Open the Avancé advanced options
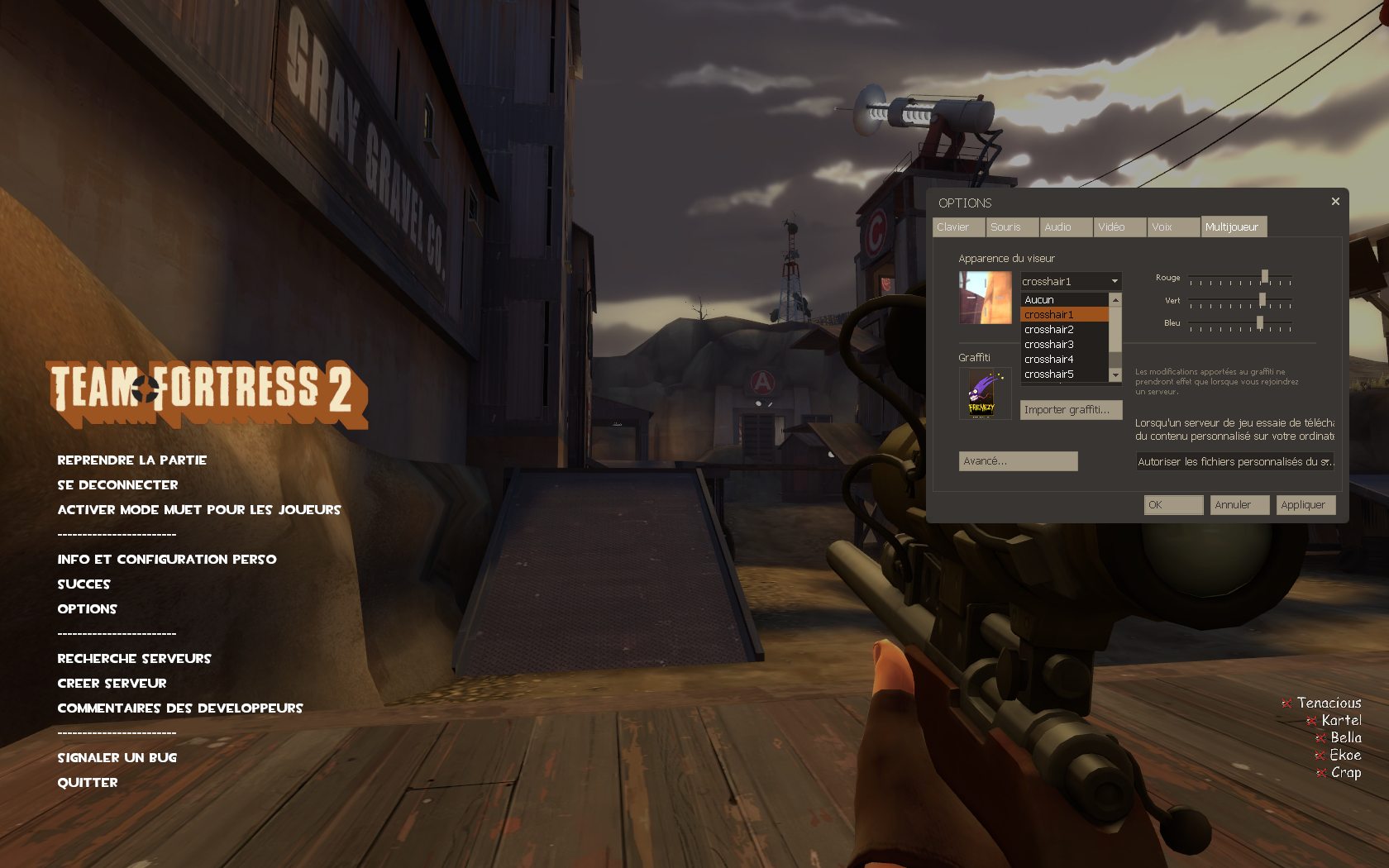Image resolution: width=1389 pixels, height=868 pixels. tap(1018, 461)
